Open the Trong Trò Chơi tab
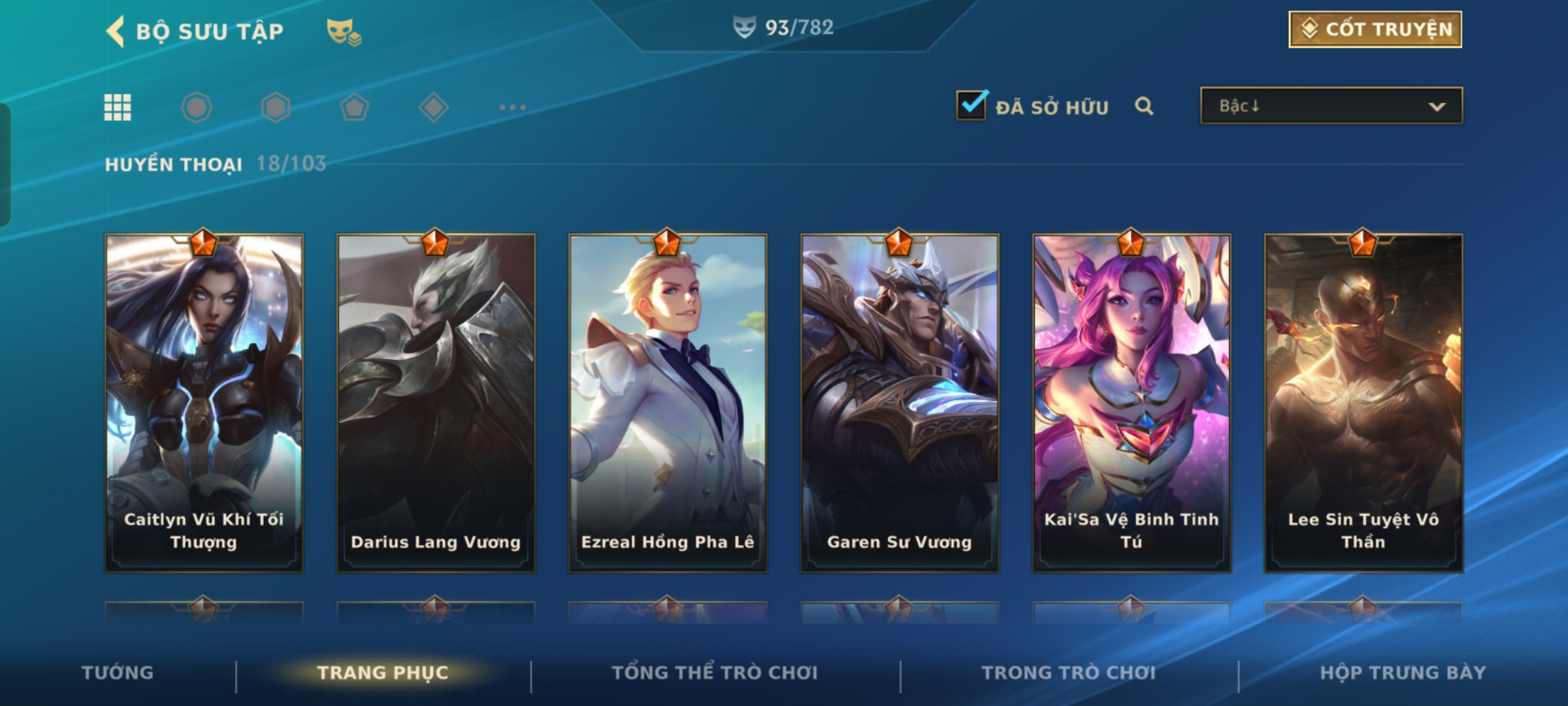This screenshot has height=706, width=1568. pyautogui.click(x=1069, y=673)
